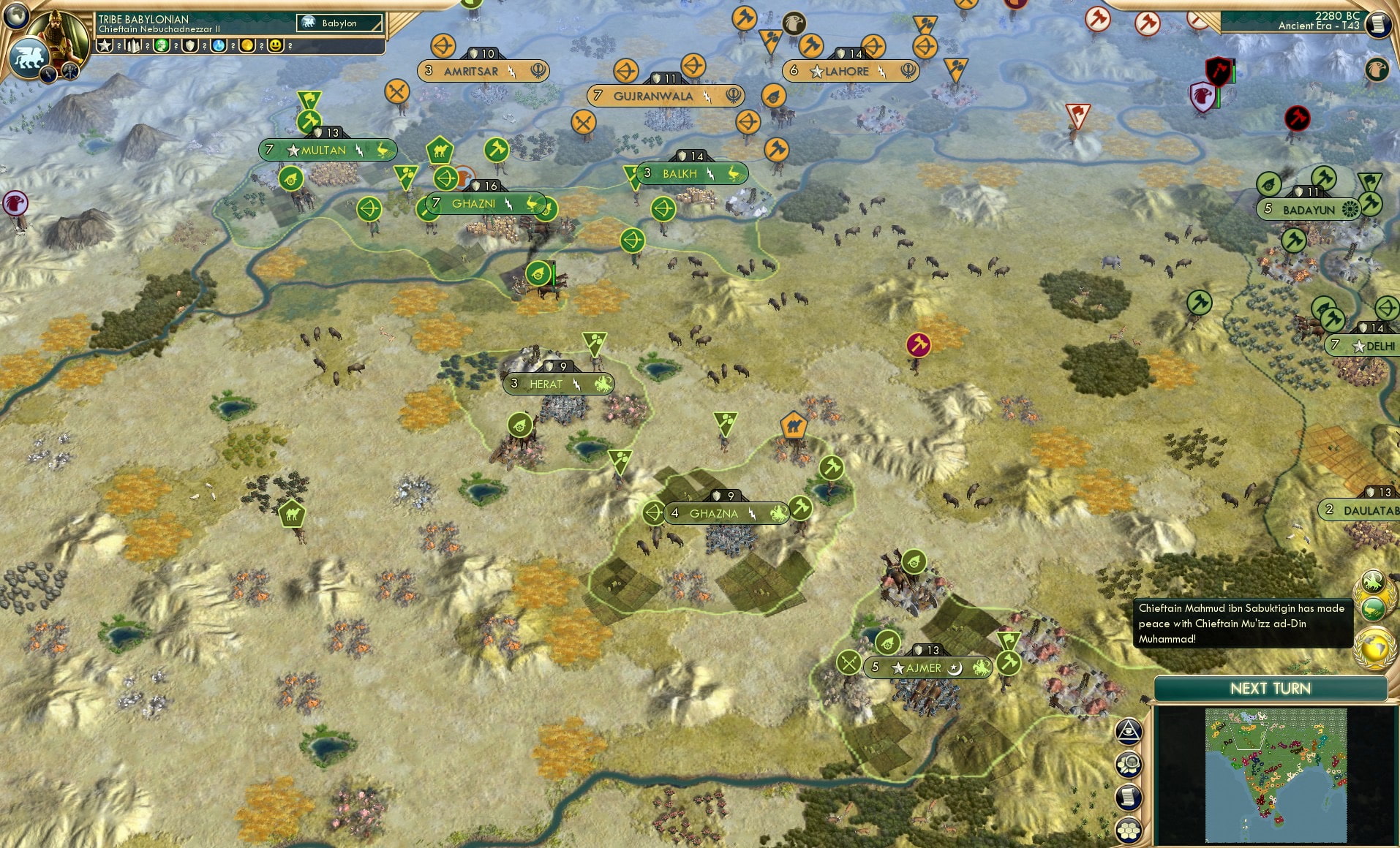This screenshot has width=1400, height=848.
Task: Select the Multan city banner
Action: click(328, 149)
